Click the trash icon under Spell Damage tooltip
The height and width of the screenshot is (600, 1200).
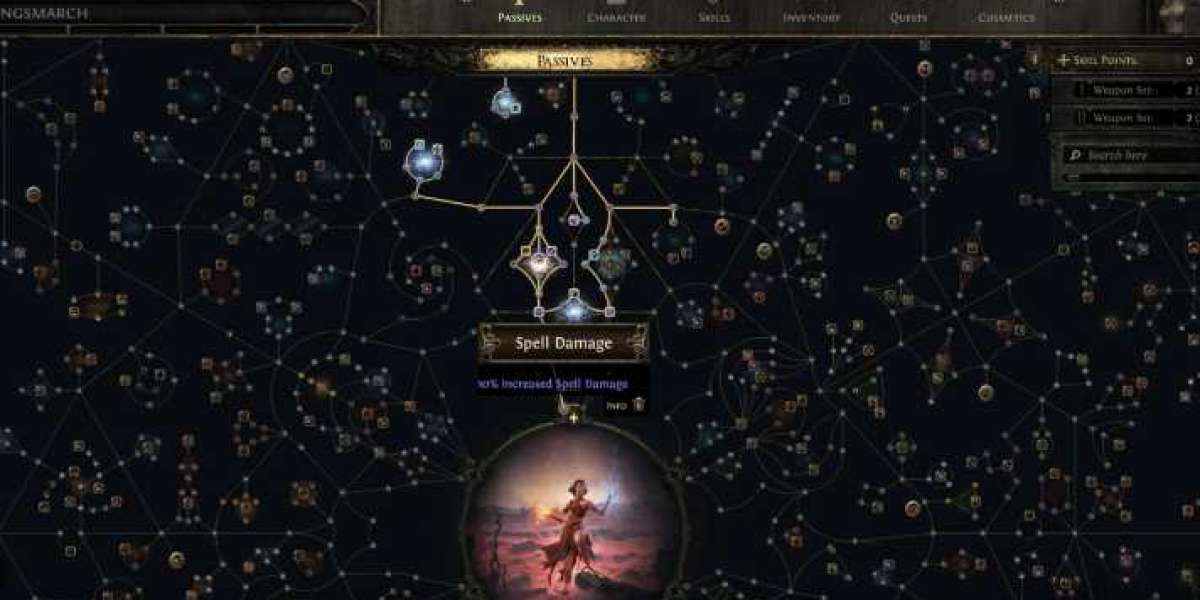[x=639, y=405]
